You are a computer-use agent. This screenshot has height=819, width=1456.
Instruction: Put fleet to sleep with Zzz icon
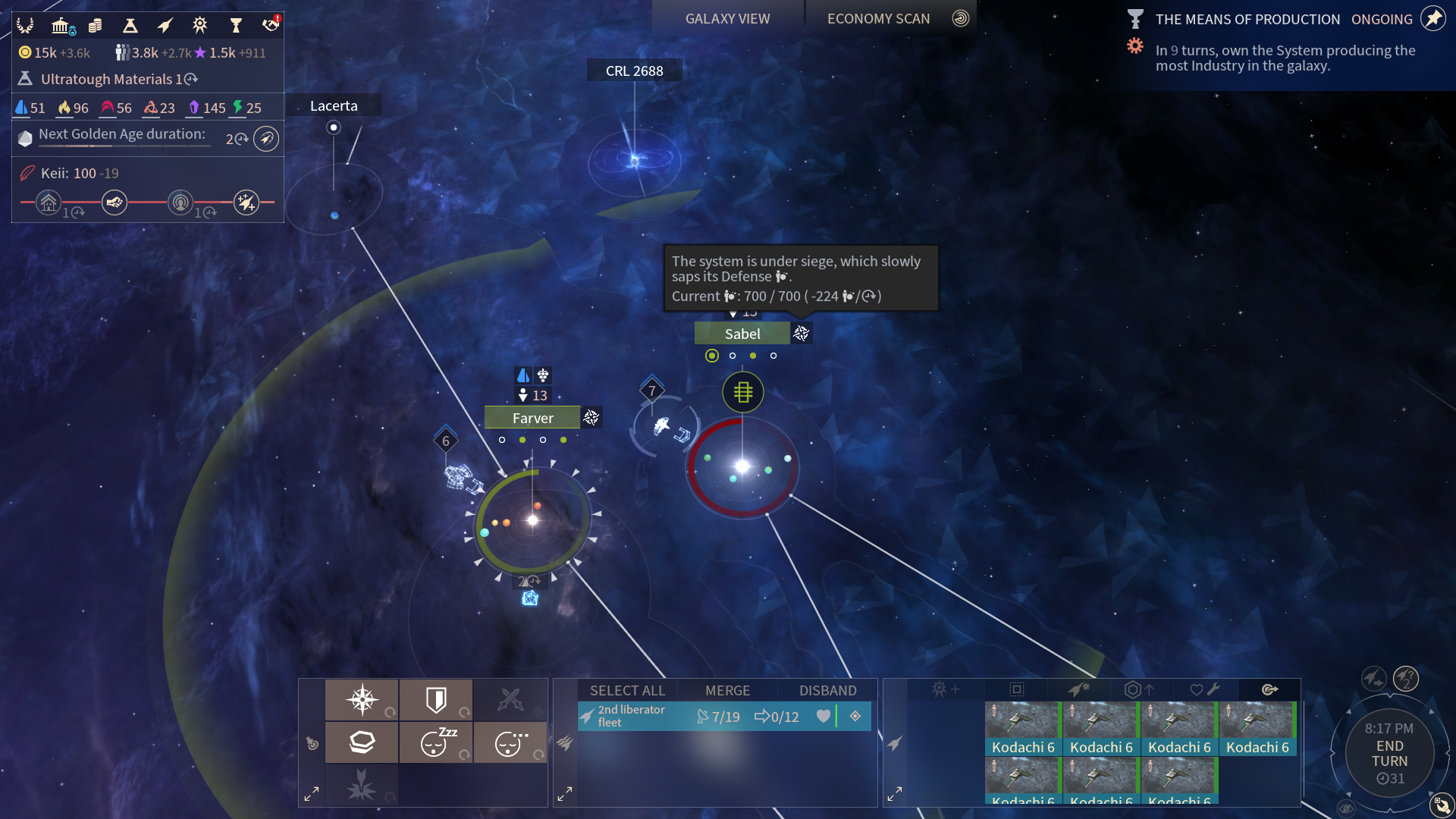point(437,742)
